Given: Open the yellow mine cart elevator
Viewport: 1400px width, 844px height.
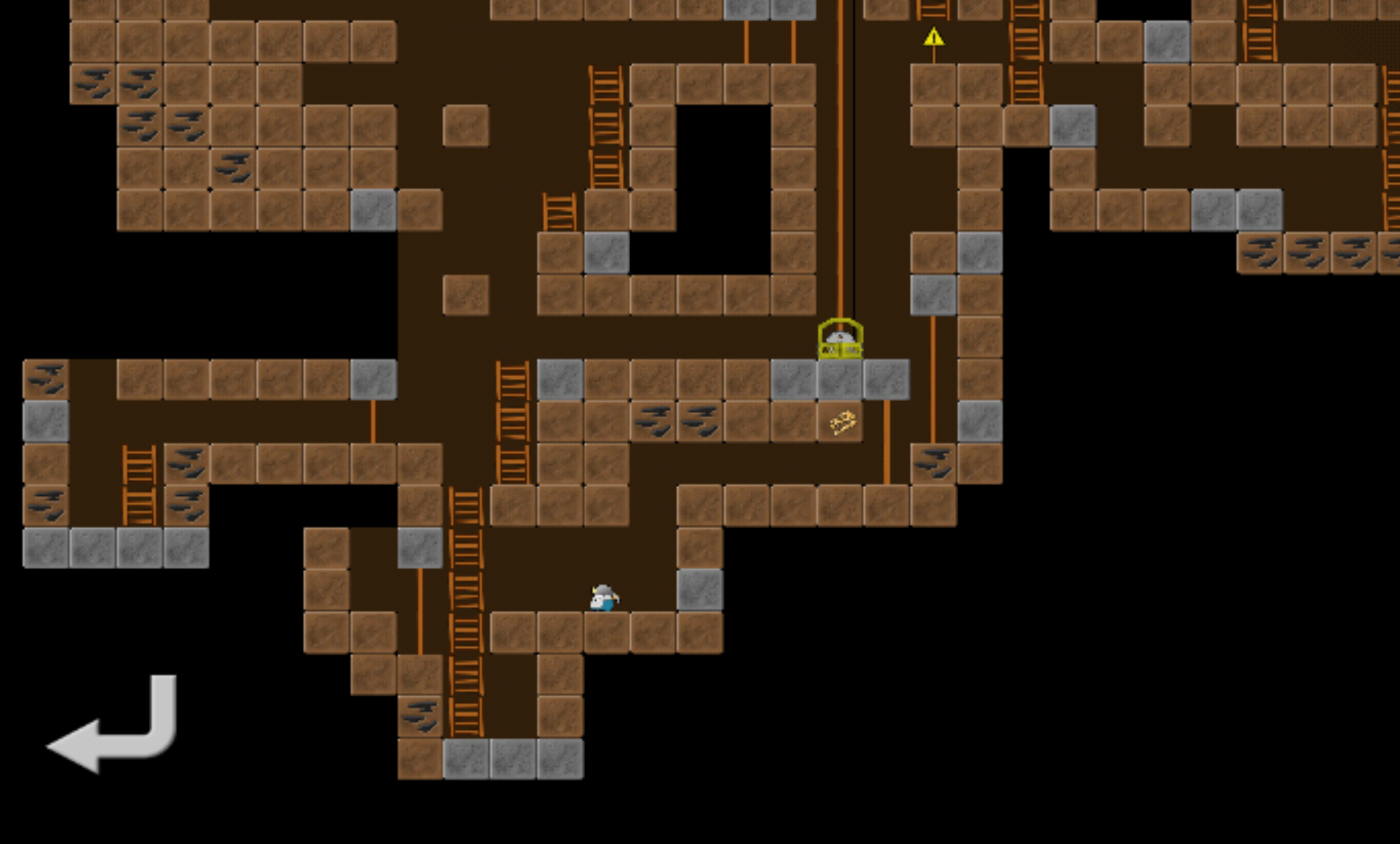Looking at the screenshot, I should 840,340.
